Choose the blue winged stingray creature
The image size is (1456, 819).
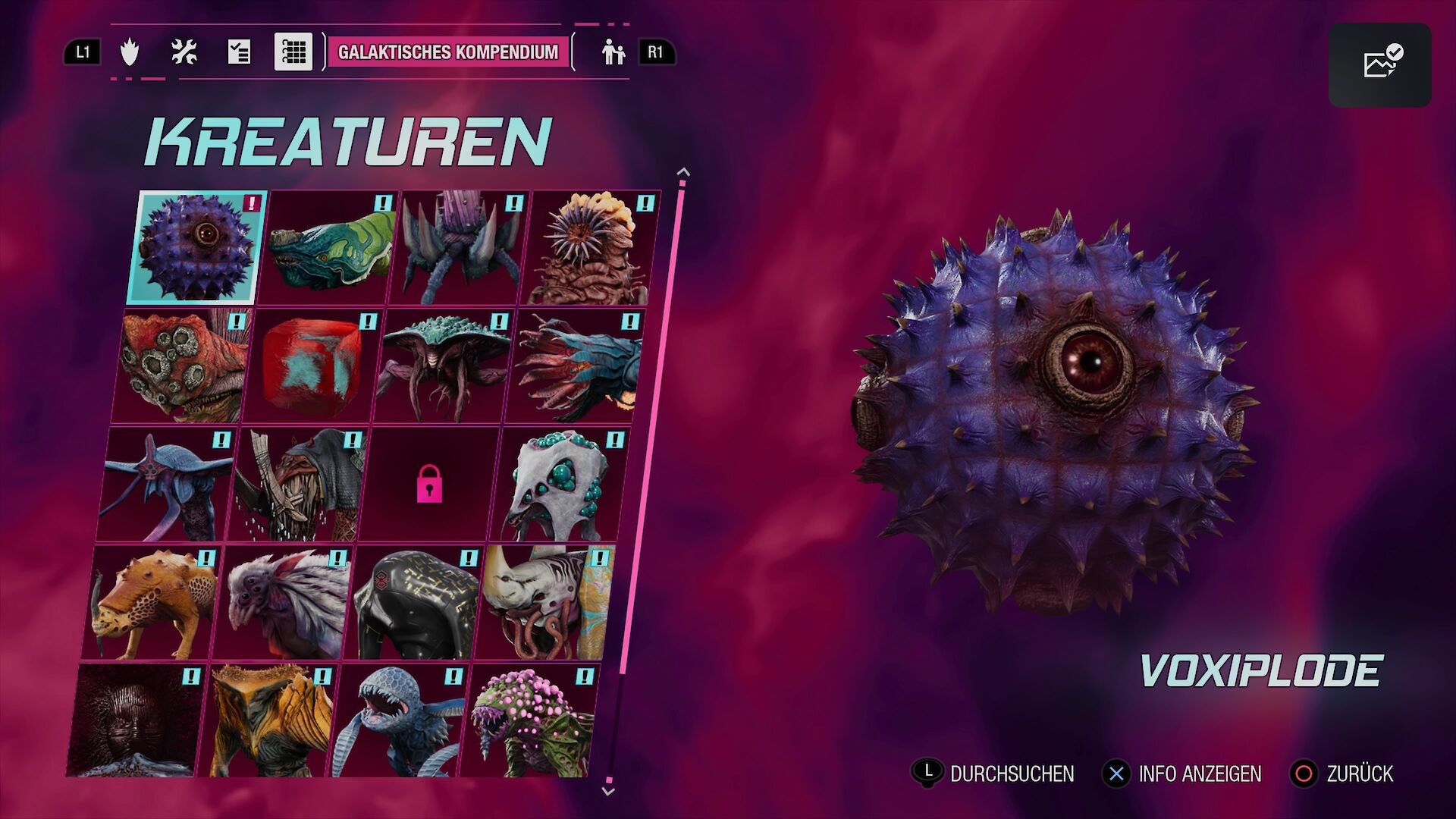click(167, 484)
